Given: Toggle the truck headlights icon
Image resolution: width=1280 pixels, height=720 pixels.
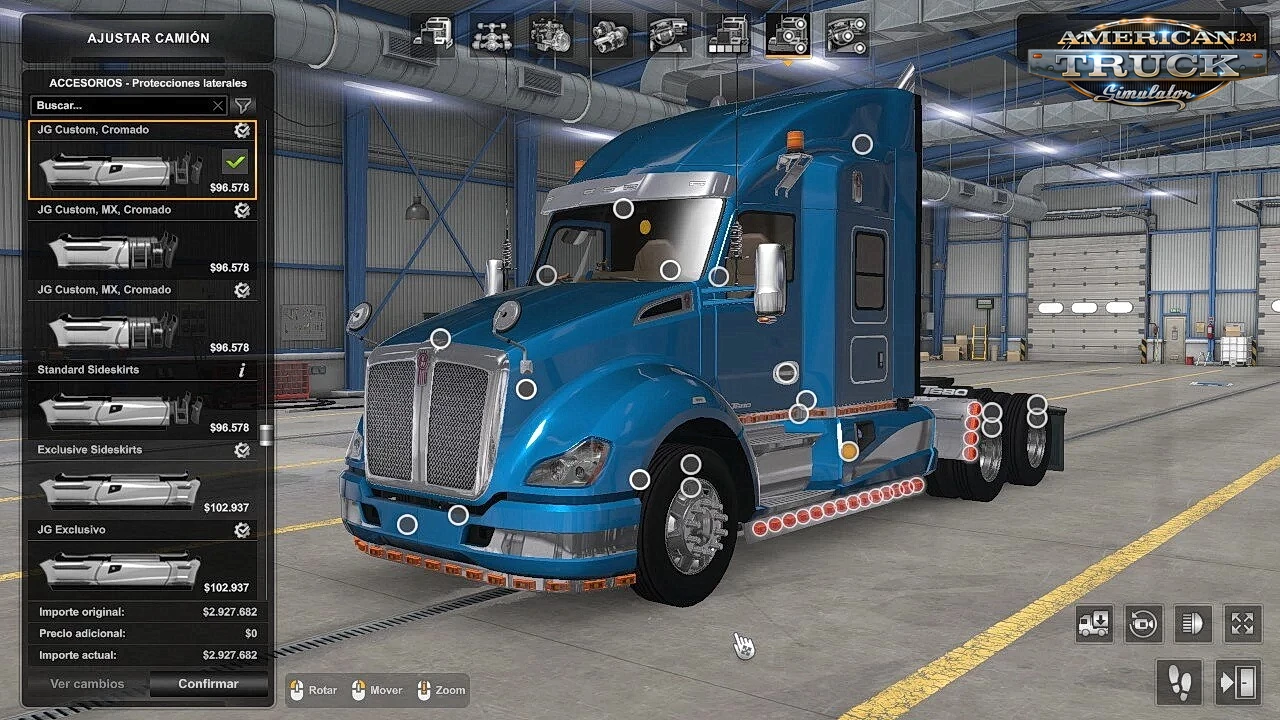Looking at the screenshot, I should point(1193,624).
